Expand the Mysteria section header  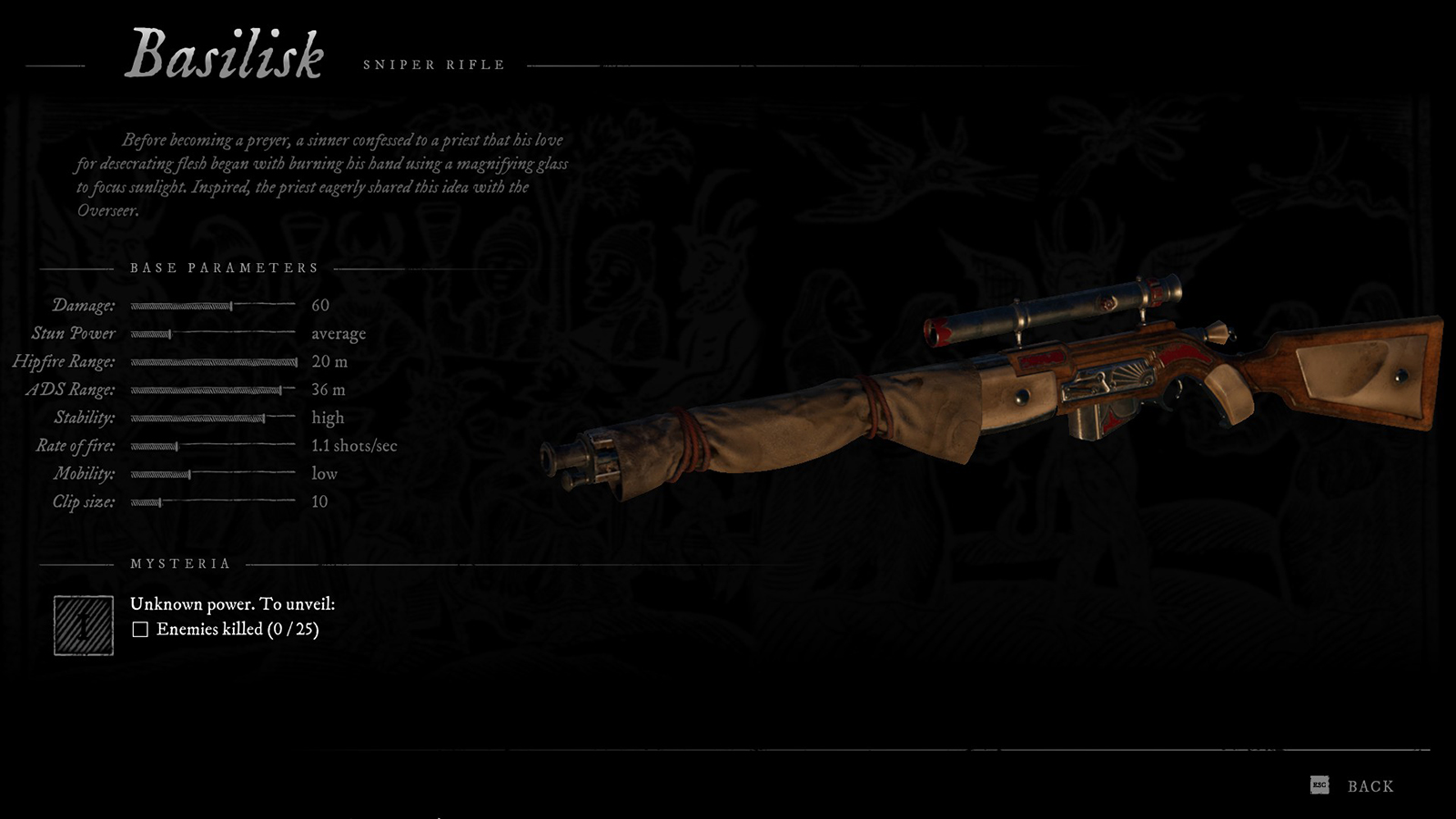[x=180, y=563]
